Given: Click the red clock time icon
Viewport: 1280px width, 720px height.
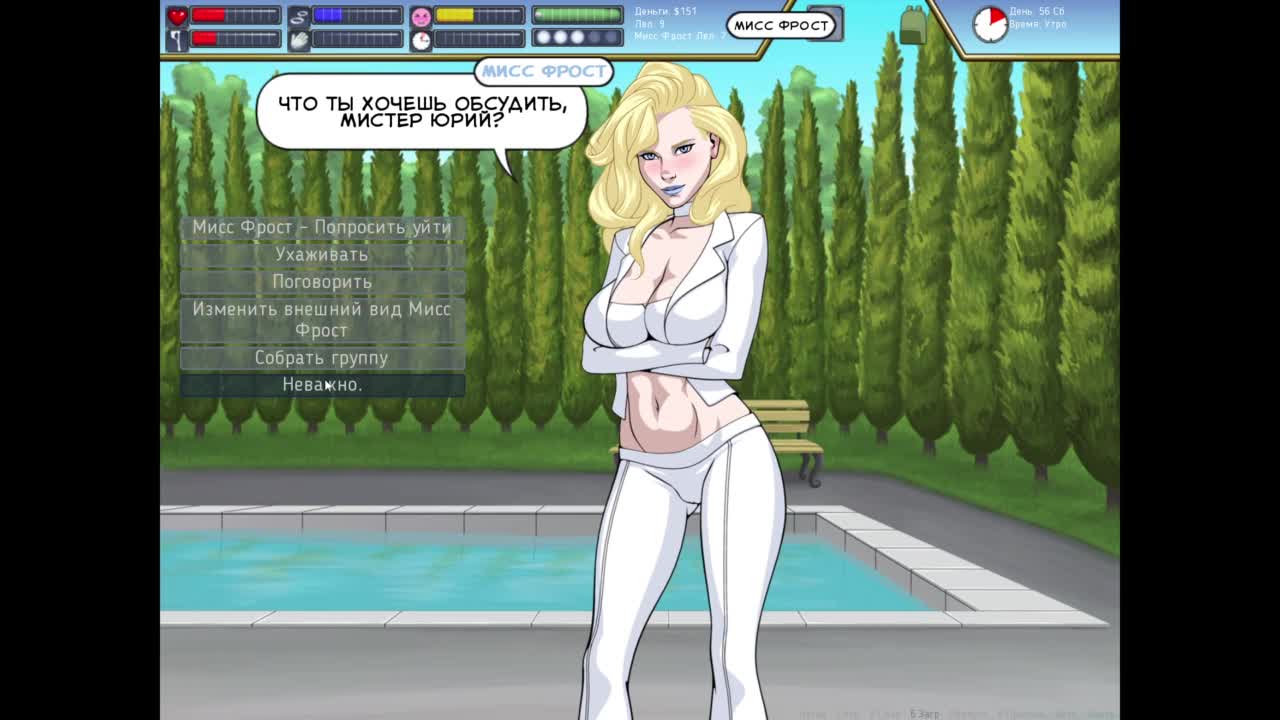Looking at the screenshot, I should point(989,25).
